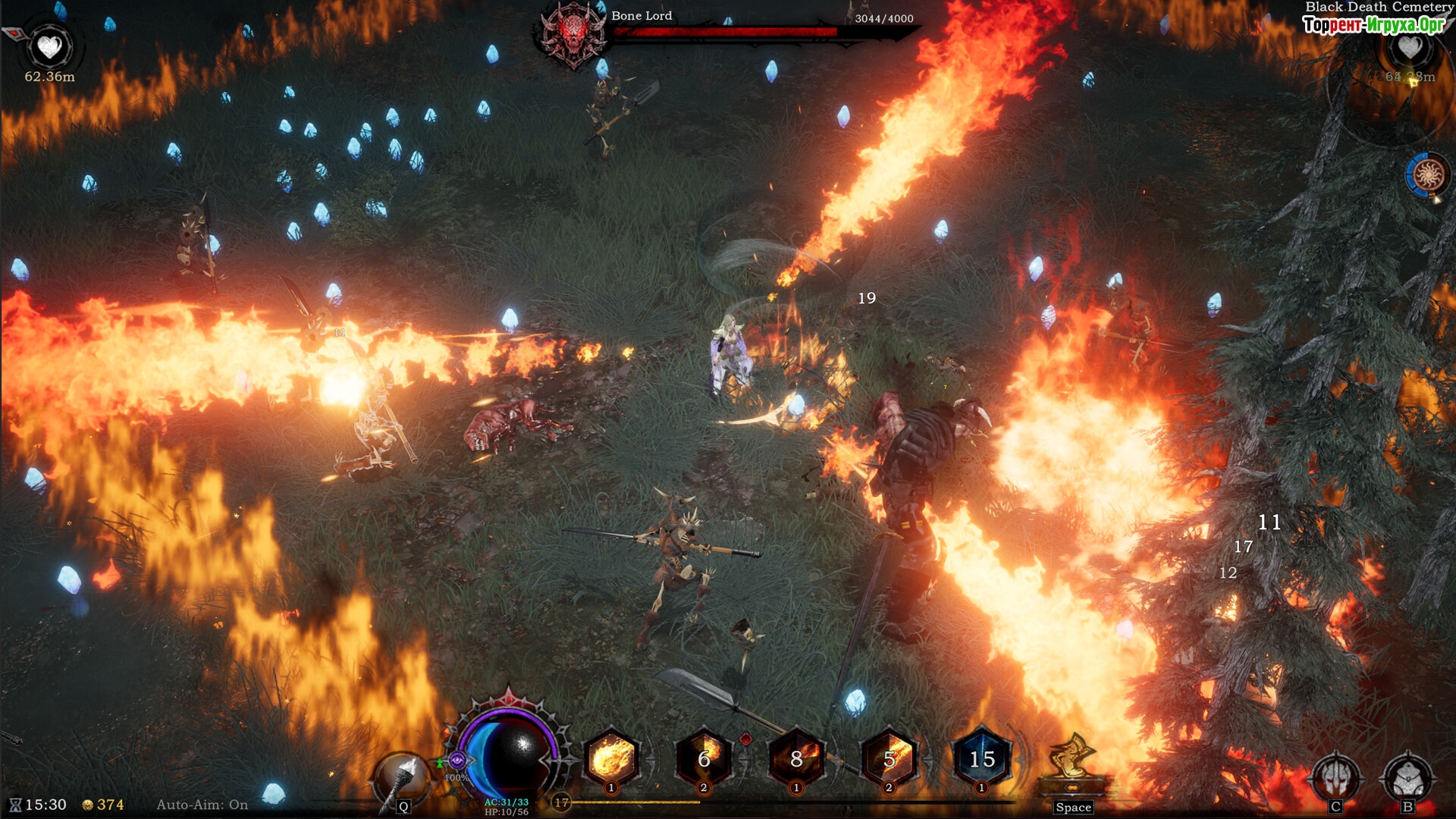Open the character helmet menu icon
This screenshot has height=819, width=1456.
point(1336,777)
